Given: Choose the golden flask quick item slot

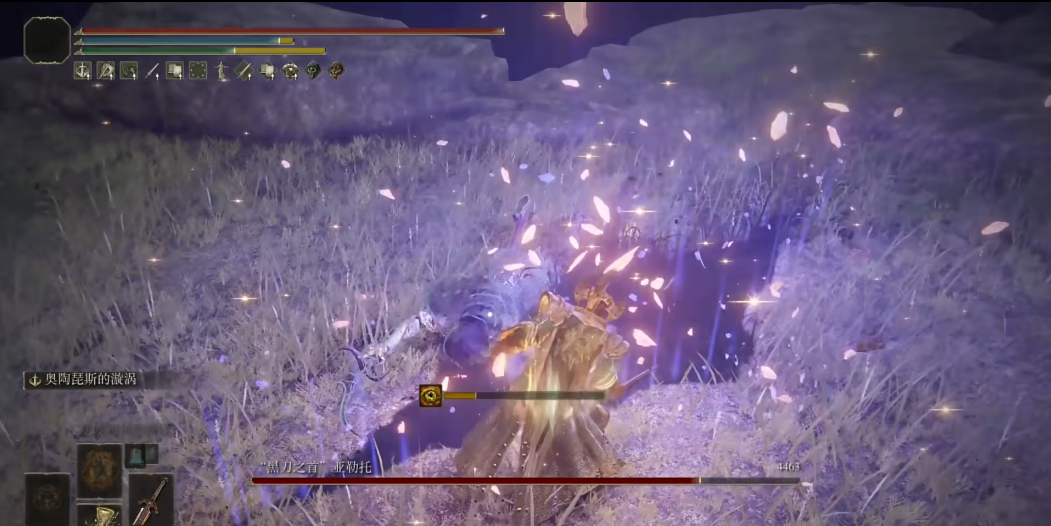Looking at the screenshot, I should tap(100, 516).
